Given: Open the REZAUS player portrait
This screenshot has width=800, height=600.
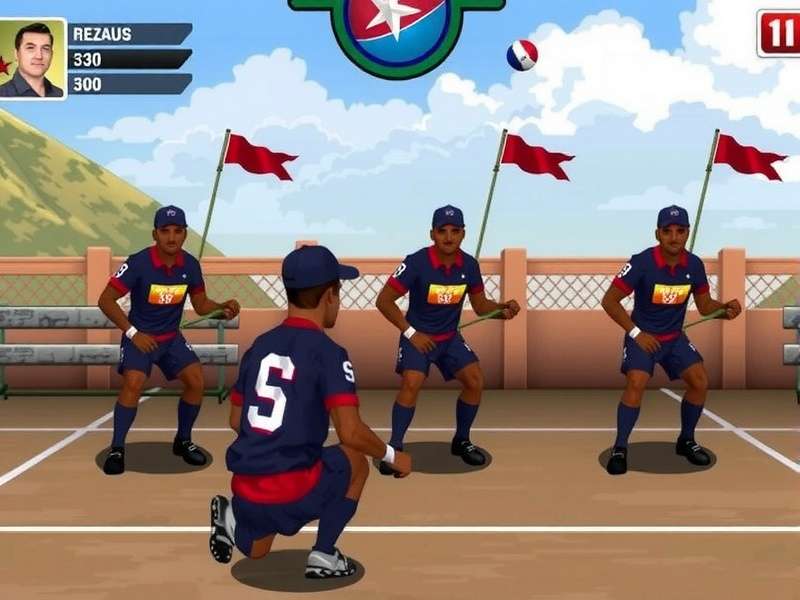Looking at the screenshot, I should coord(33,58).
